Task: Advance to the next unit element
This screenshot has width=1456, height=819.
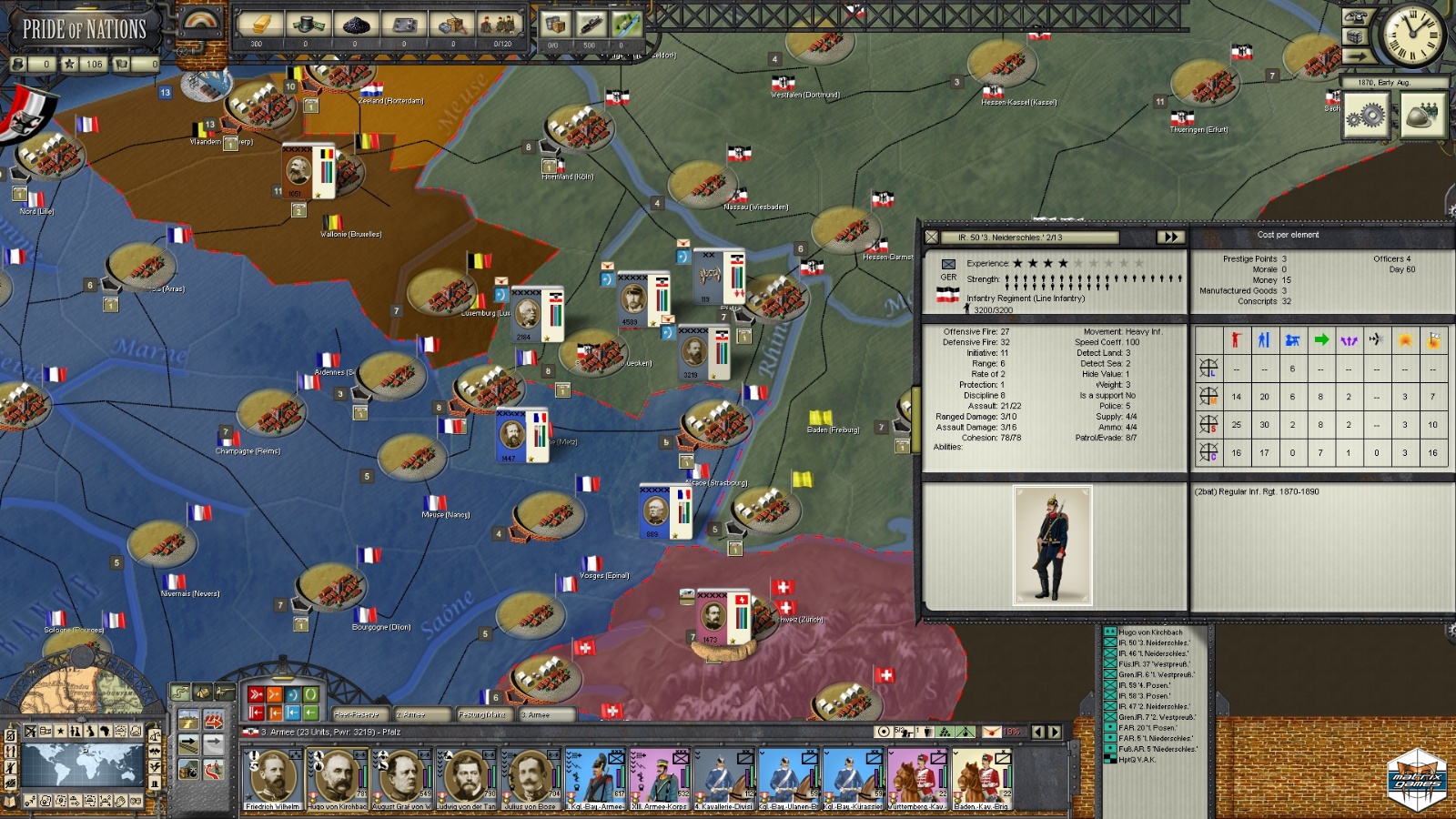Action: click(1169, 238)
